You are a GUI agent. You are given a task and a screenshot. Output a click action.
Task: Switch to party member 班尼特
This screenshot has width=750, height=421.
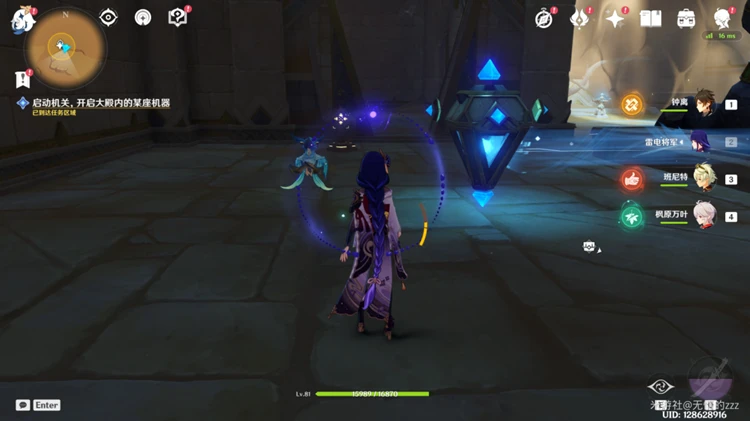[704, 179]
